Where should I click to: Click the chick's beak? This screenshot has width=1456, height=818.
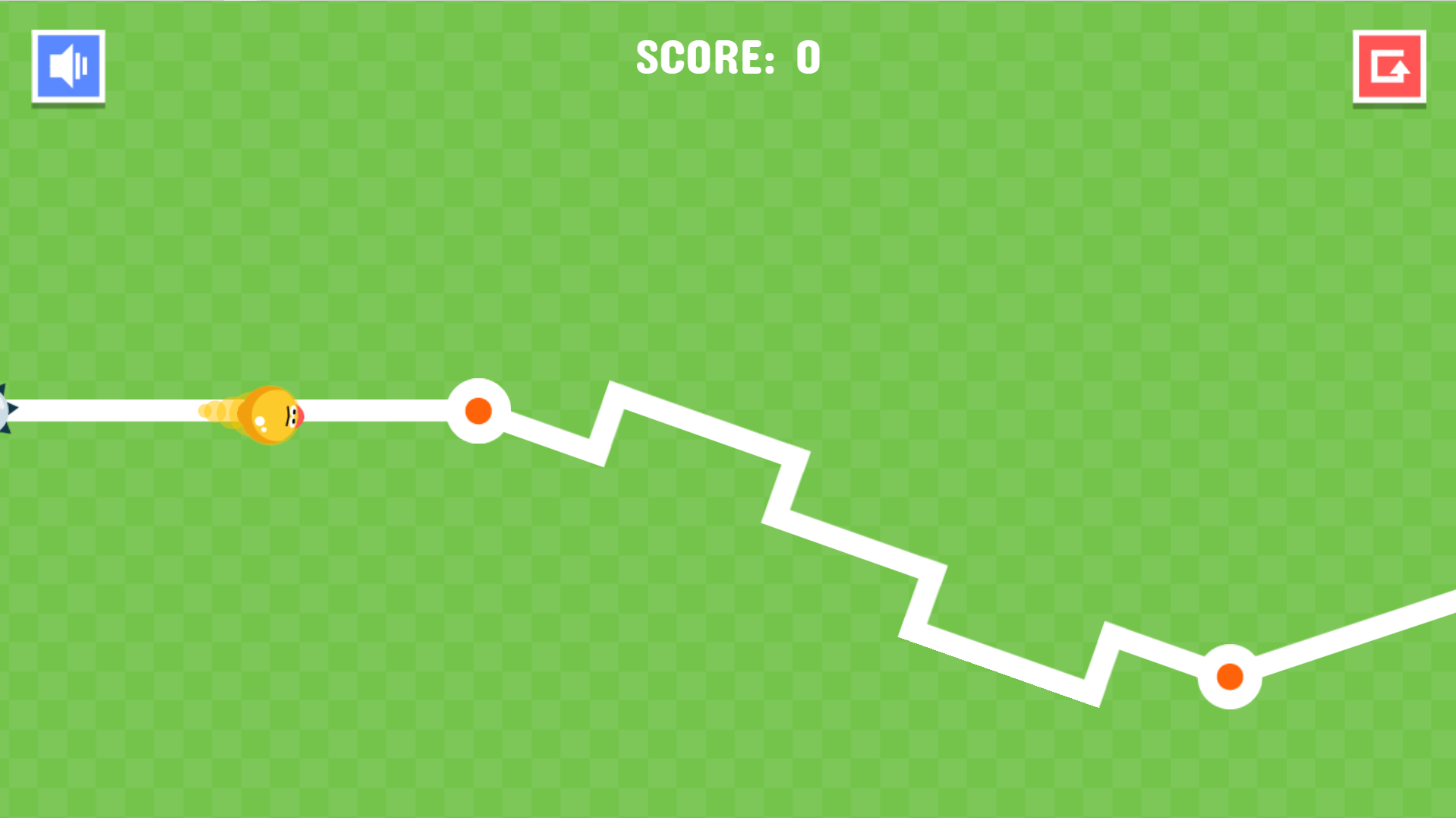[301, 415]
